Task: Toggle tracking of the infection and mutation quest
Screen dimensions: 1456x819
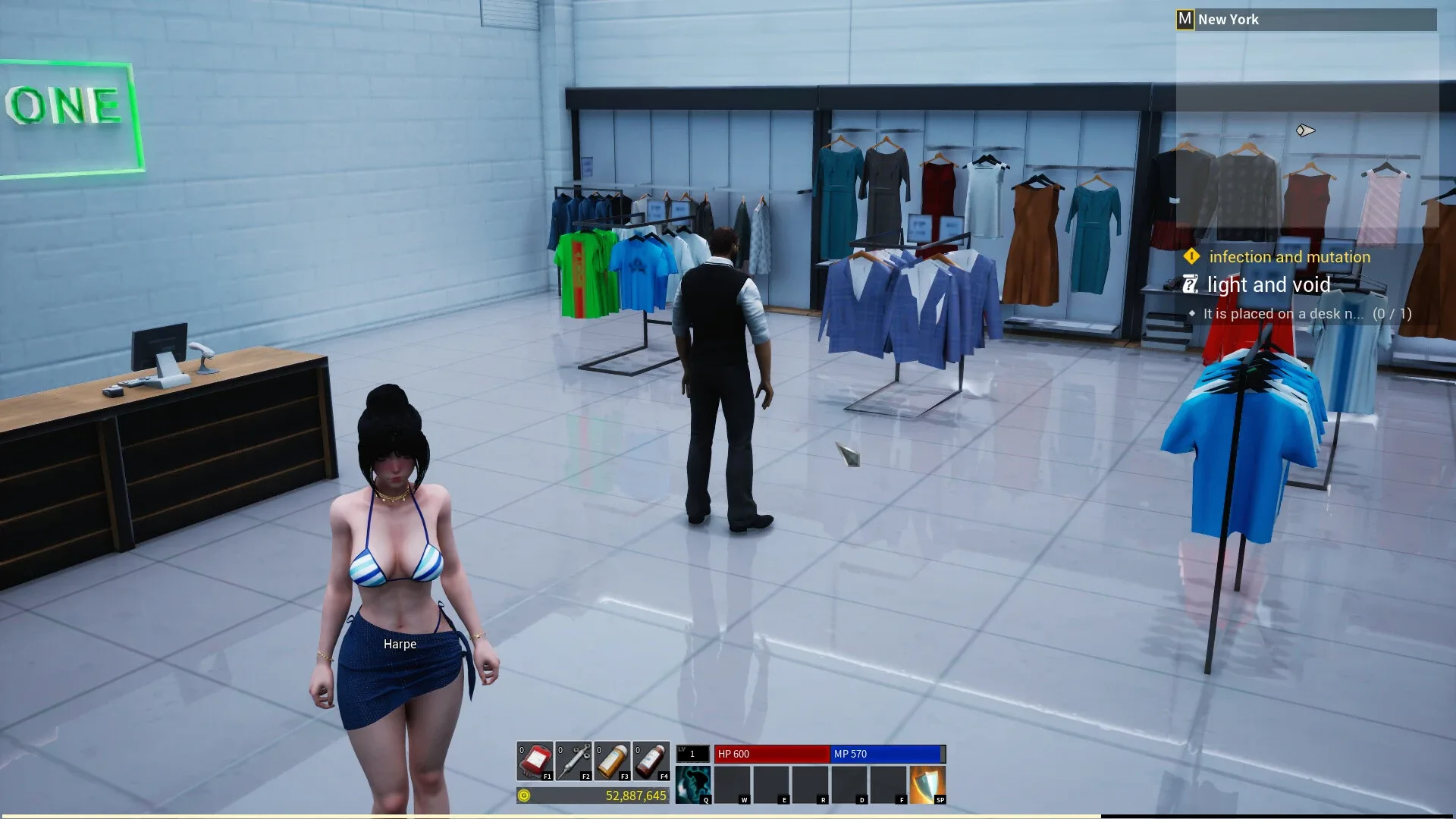Action: click(x=1289, y=257)
